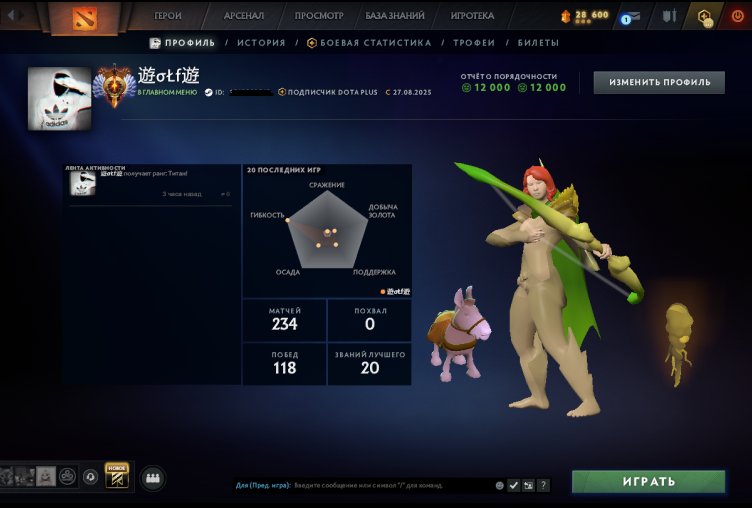The height and width of the screenshot is (508, 752).
Task: Start matchmaking with the Играть button
Action: 648,482
